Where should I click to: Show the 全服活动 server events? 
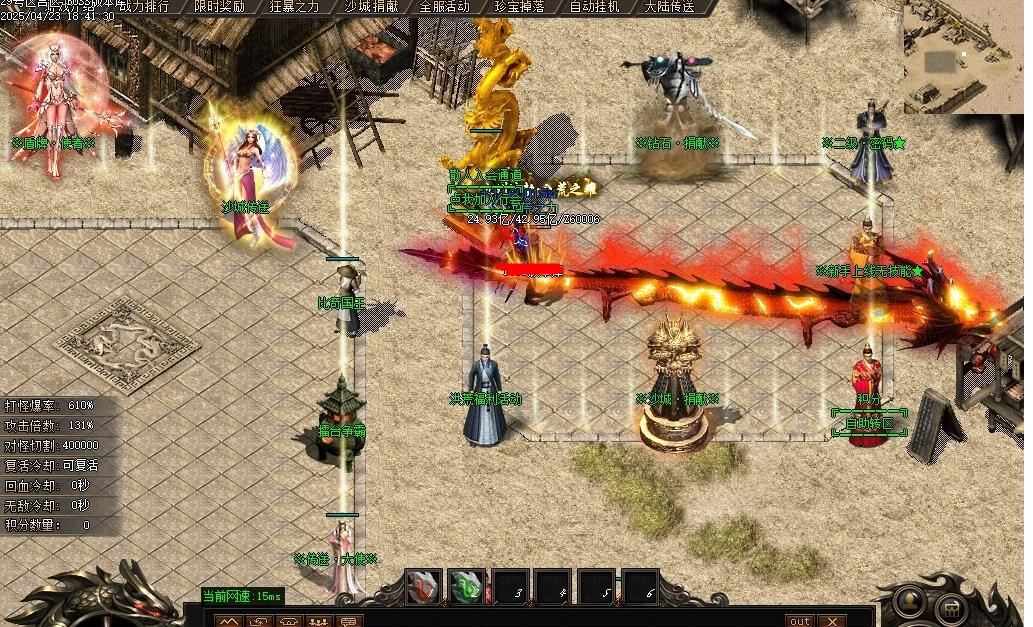click(445, 7)
